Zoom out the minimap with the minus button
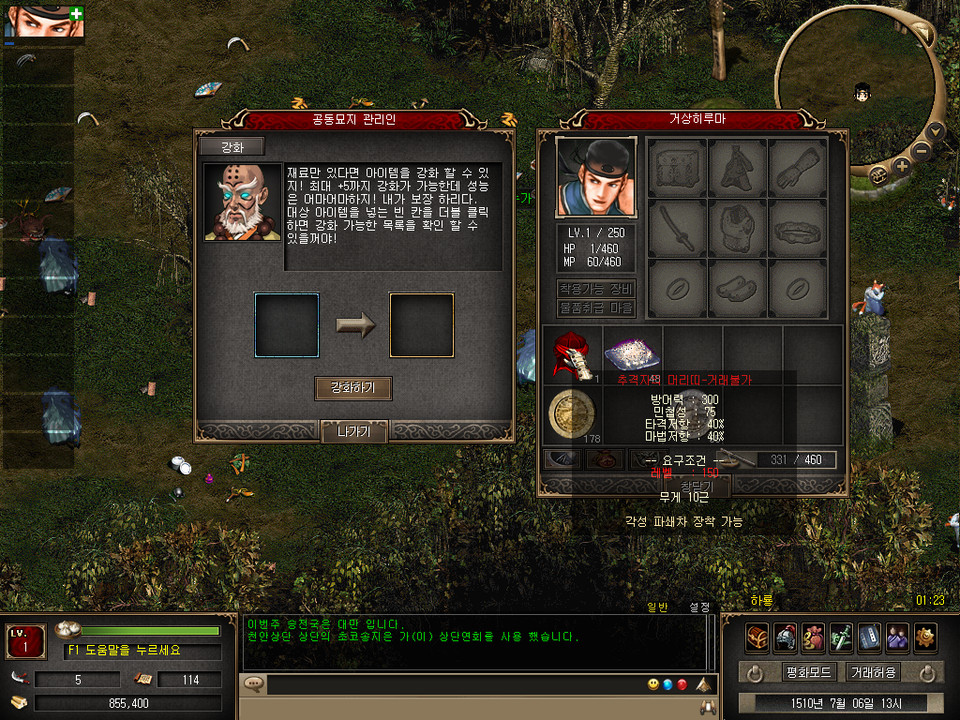Screen dimensions: 960x720 point(921,150)
